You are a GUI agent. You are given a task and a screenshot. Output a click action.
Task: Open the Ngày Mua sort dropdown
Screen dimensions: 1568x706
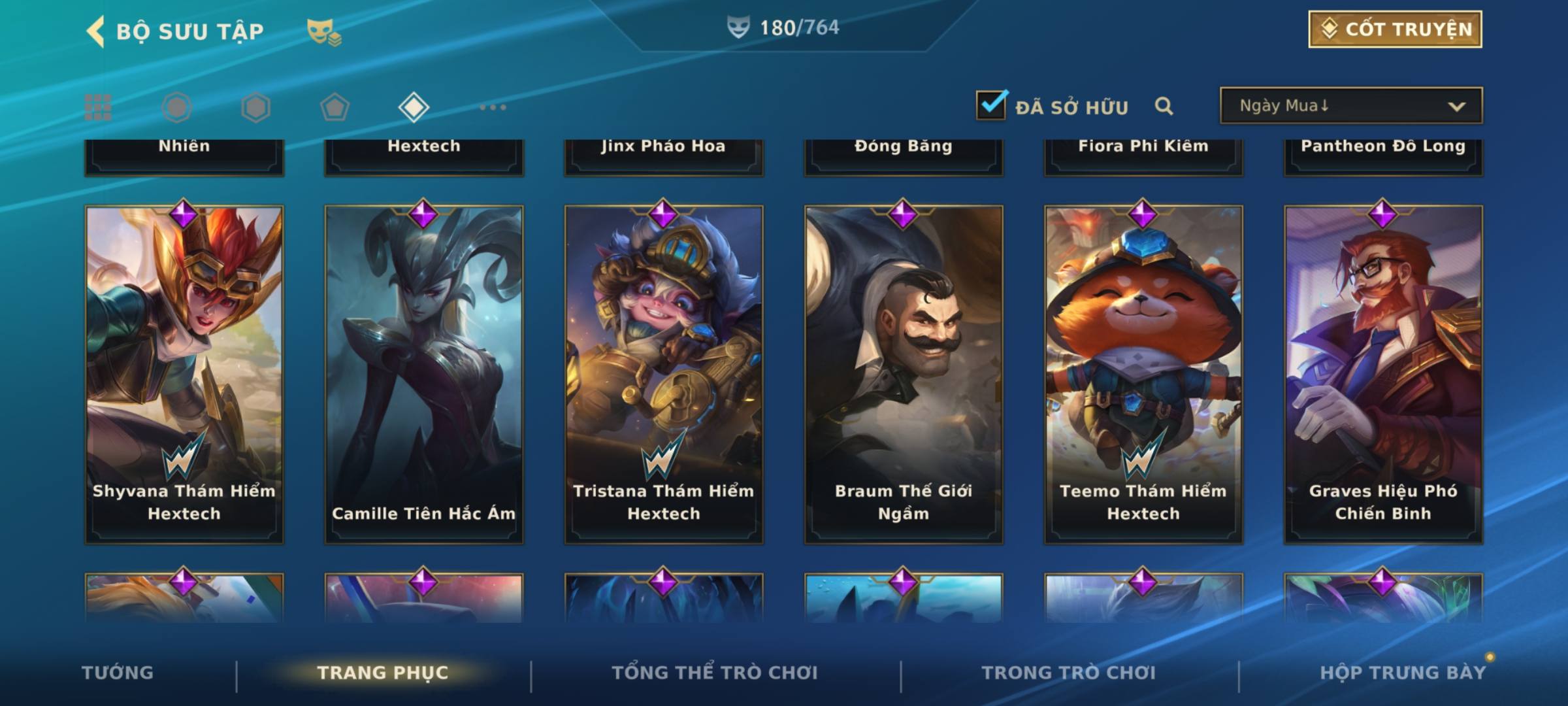1350,106
